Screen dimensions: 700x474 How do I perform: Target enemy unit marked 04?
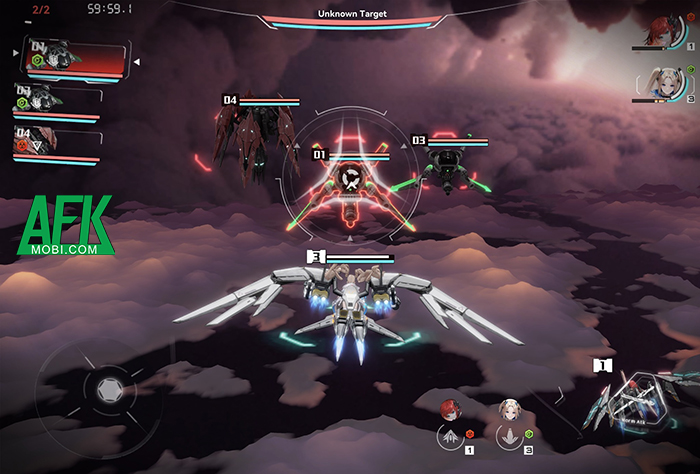click(x=243, y=140)
